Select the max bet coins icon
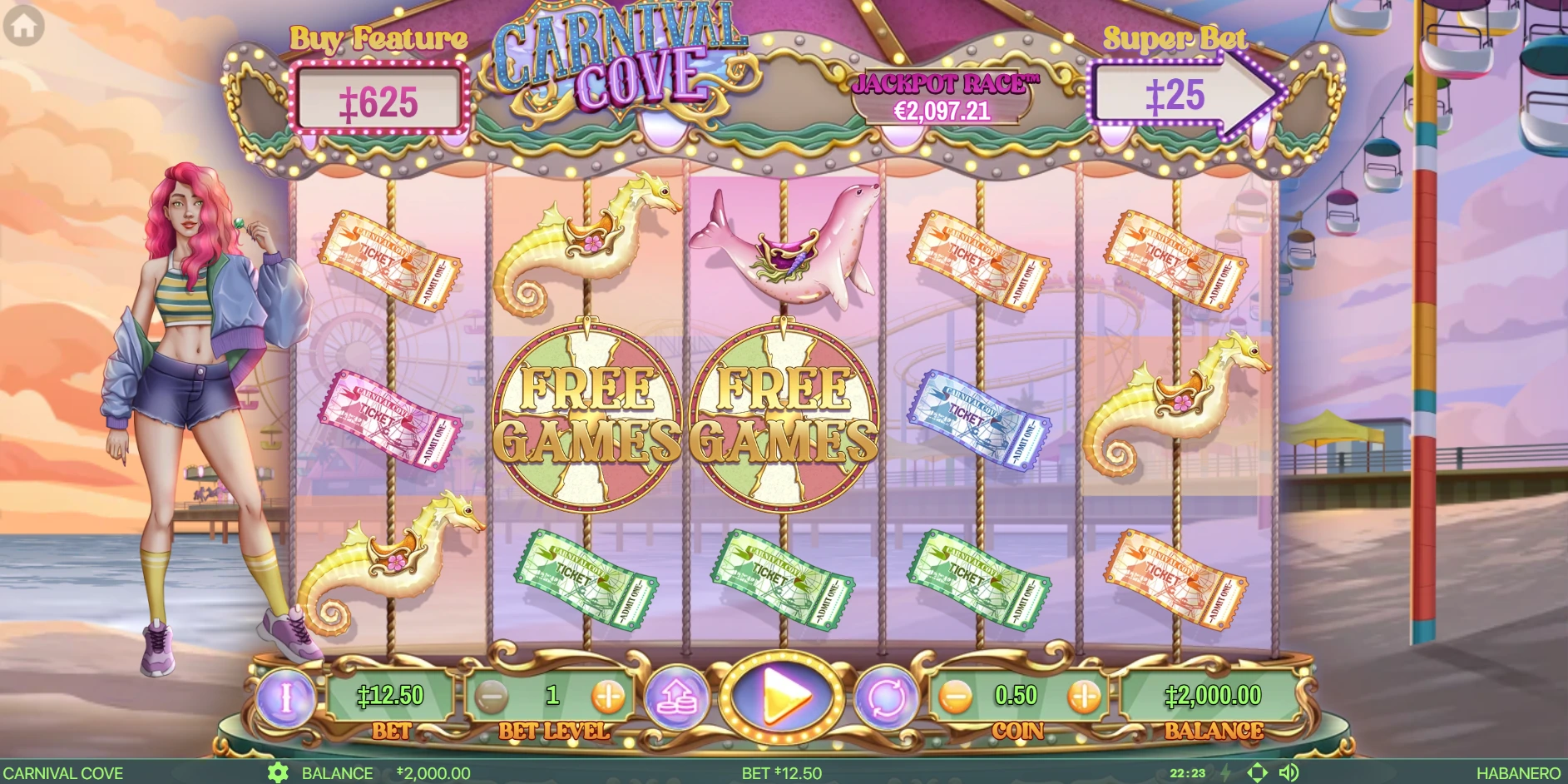 pos(675,697)
